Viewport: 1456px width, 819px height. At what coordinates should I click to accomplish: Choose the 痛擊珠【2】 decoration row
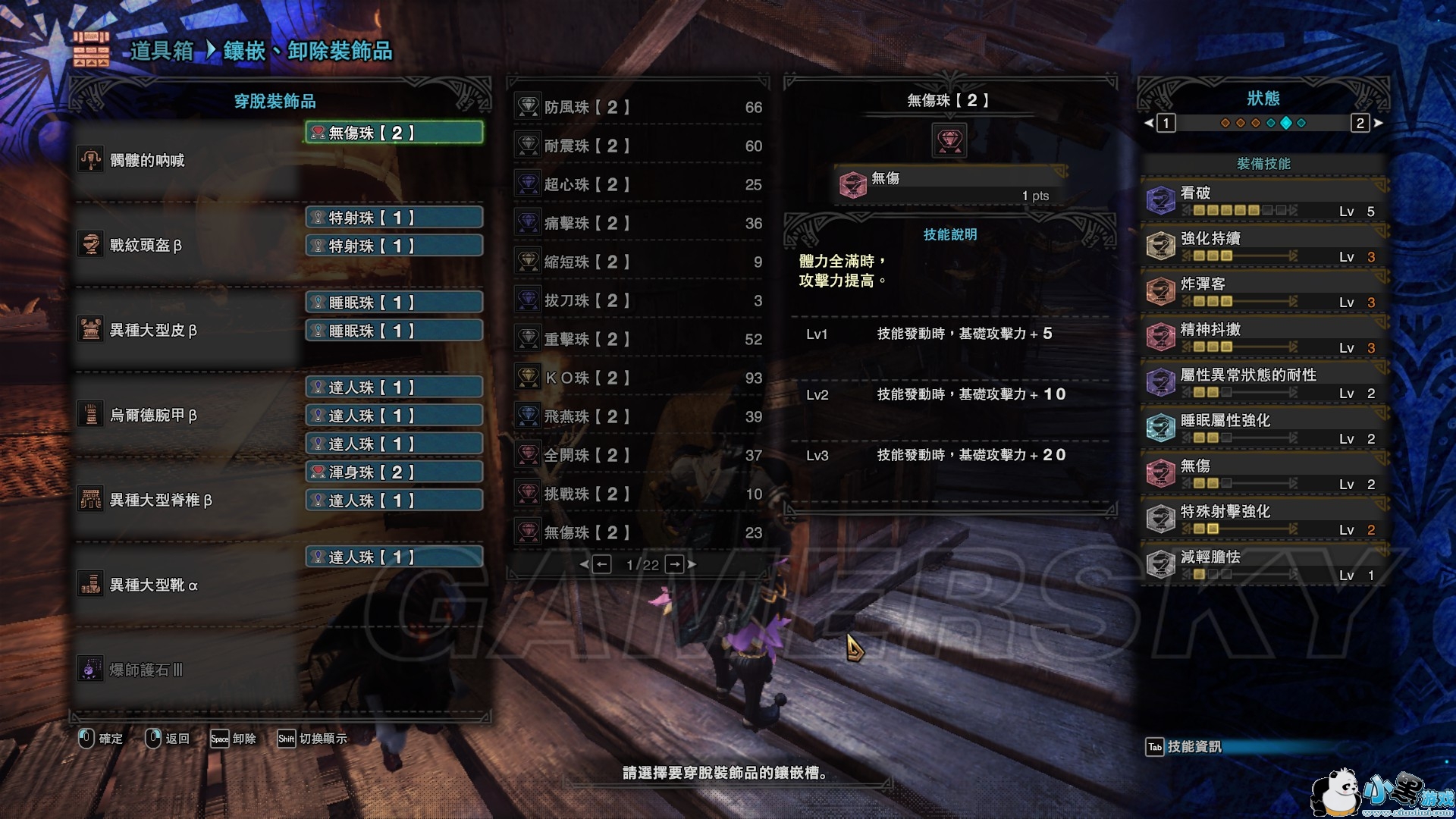[639, 224]
